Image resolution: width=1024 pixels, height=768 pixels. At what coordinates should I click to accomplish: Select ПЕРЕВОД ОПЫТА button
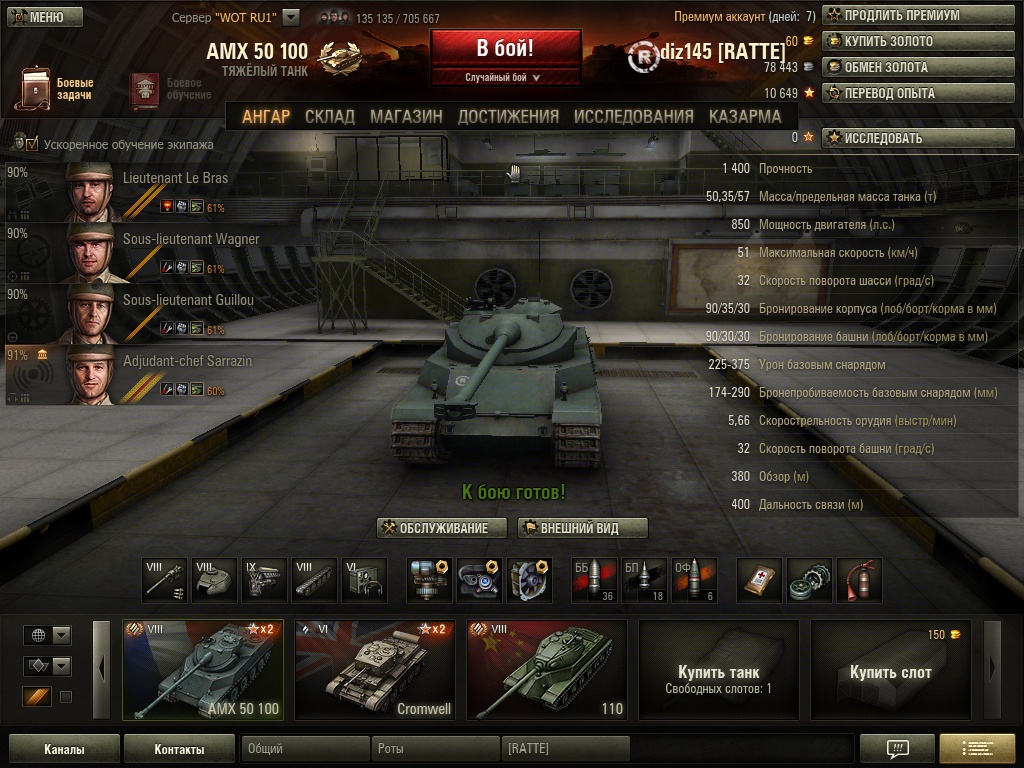918,94
